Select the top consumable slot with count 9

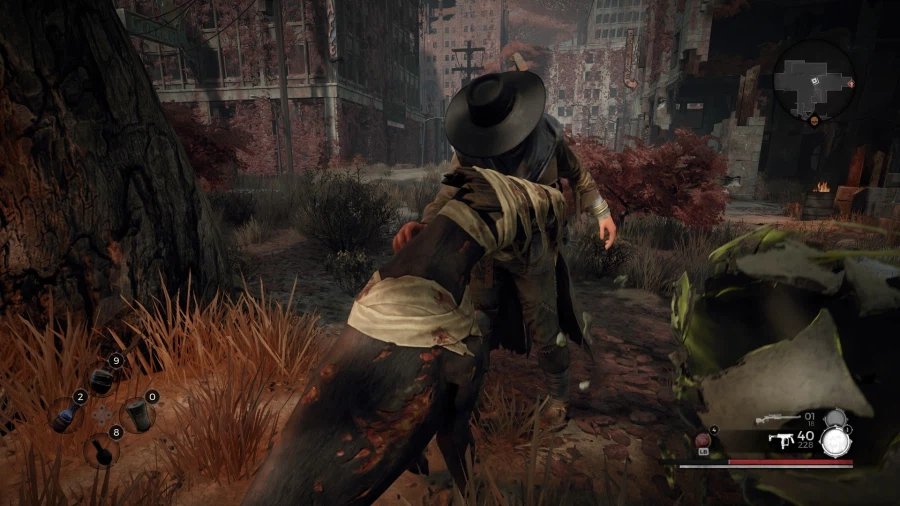101,379
